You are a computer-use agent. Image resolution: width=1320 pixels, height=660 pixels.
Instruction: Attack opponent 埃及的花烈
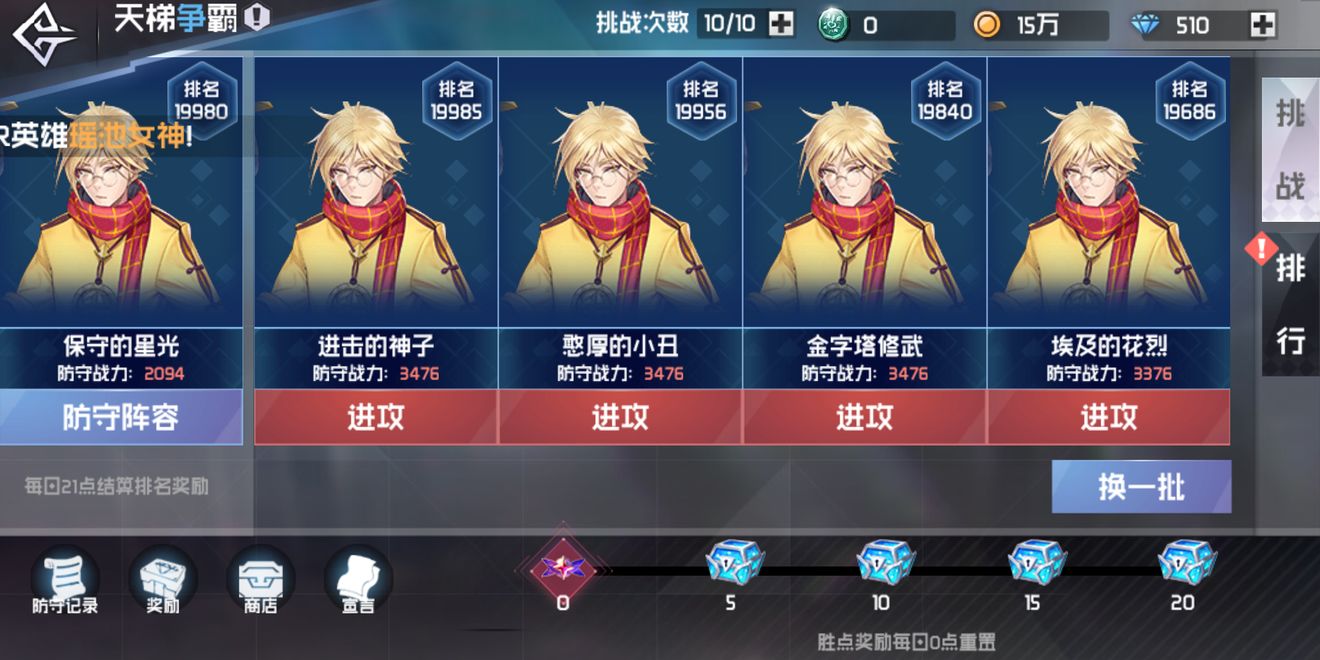[x=1109, y=417]
